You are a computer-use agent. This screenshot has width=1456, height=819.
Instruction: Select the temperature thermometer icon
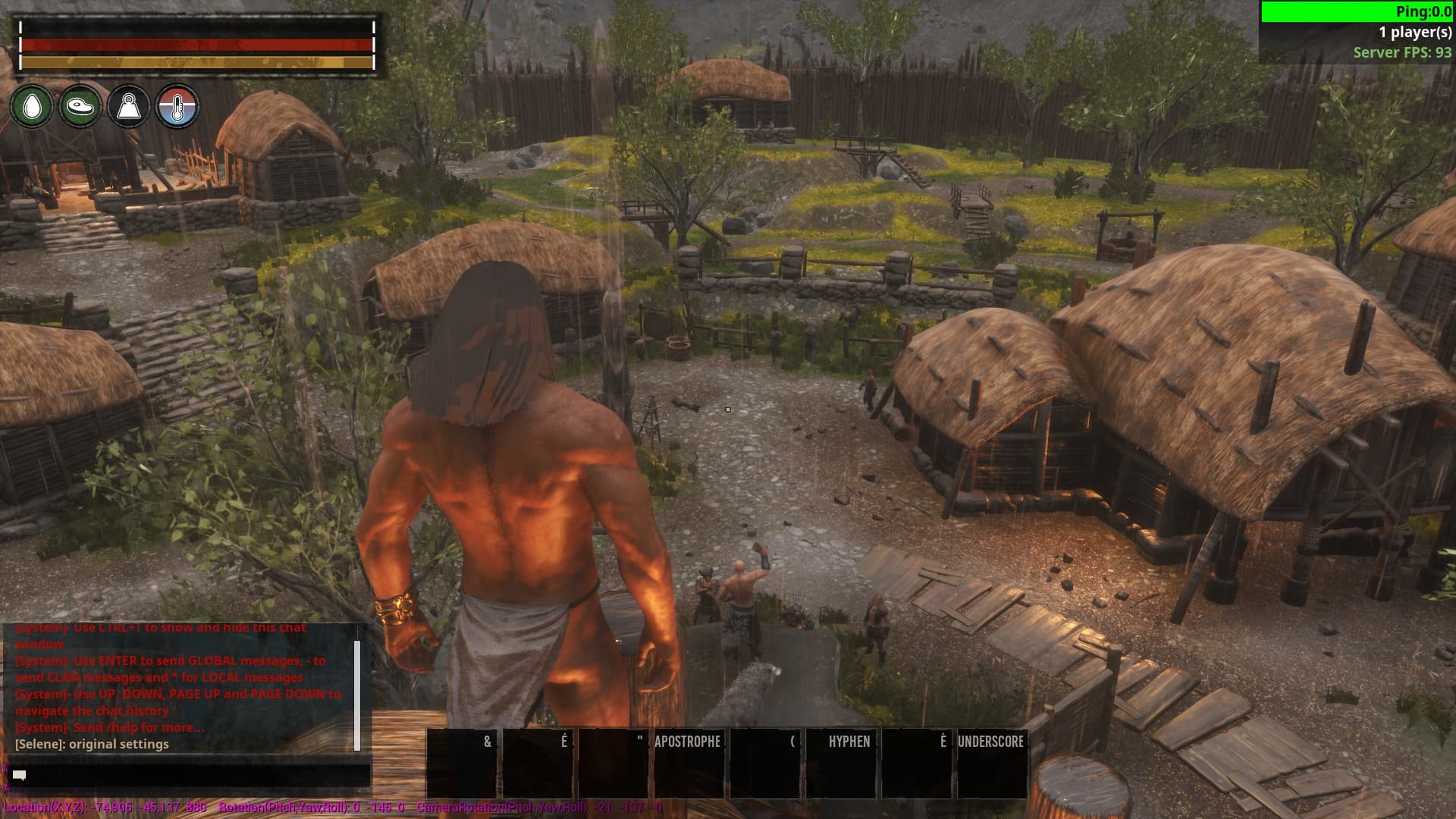[x=177, y=106]
